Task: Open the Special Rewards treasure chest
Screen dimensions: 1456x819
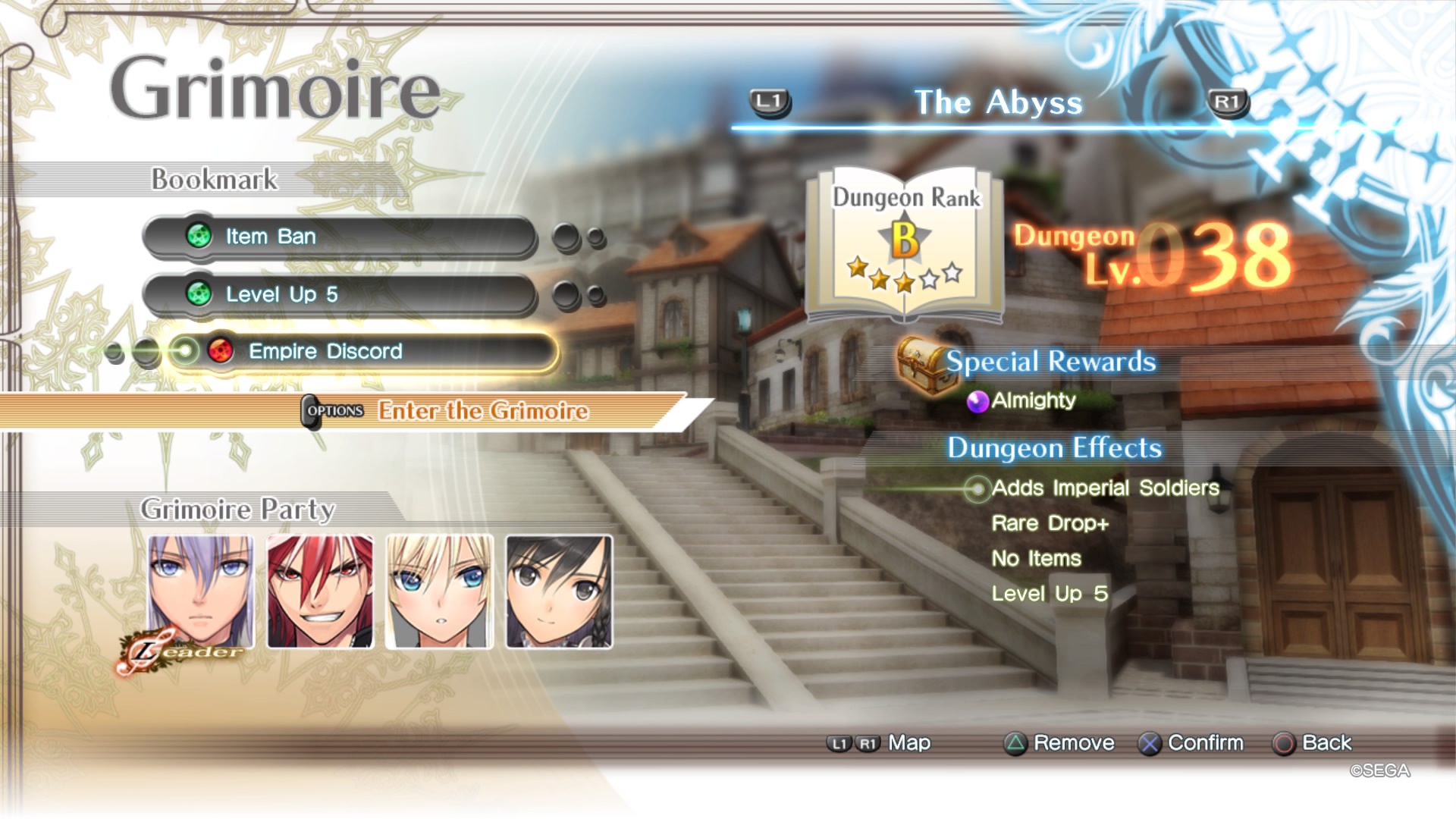Action: pyautogui.click(x=922, y=366)
